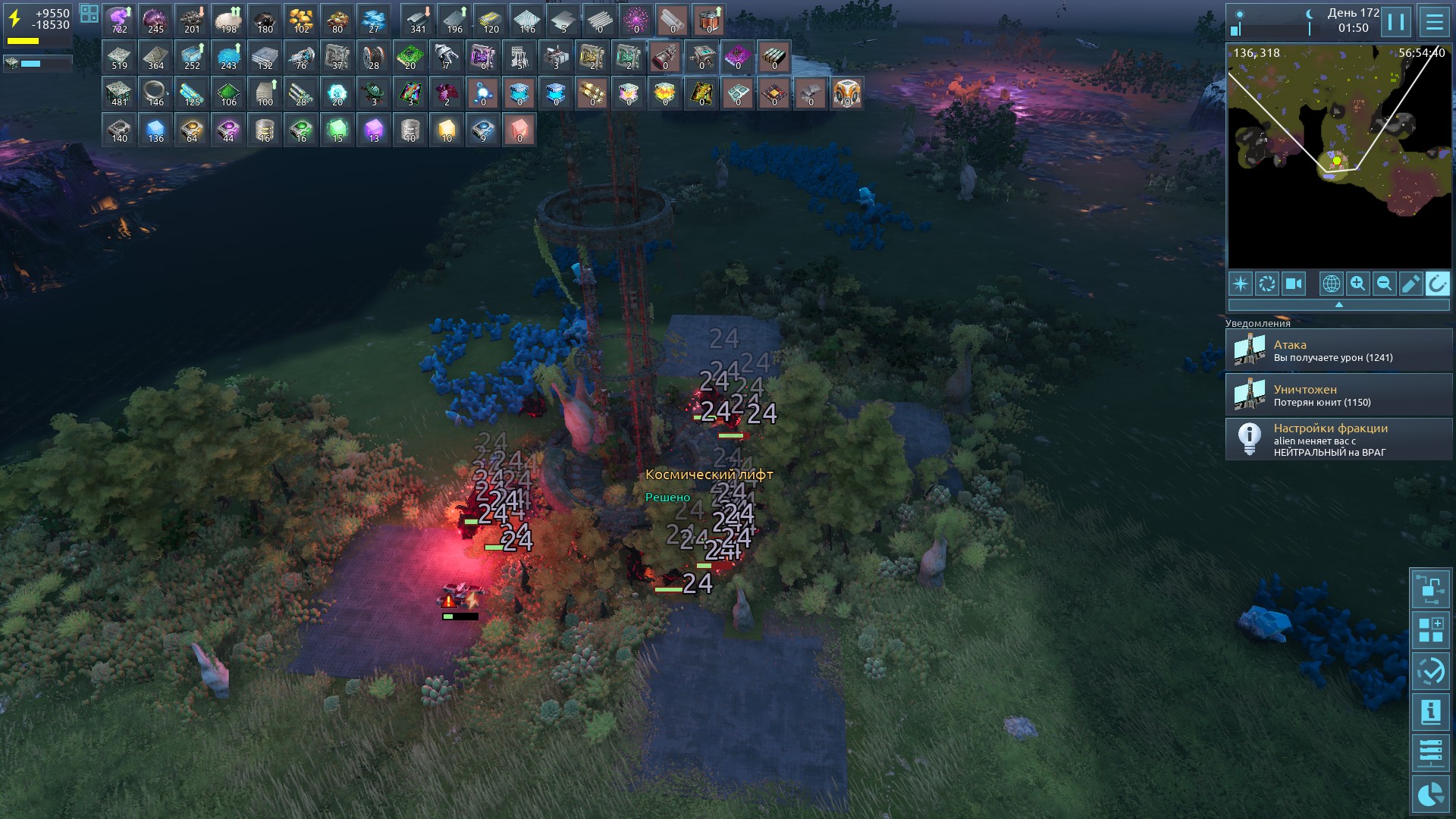Zoom out on the minimap
Screen dimensions: 1456x819
[x=1384, y=284]
